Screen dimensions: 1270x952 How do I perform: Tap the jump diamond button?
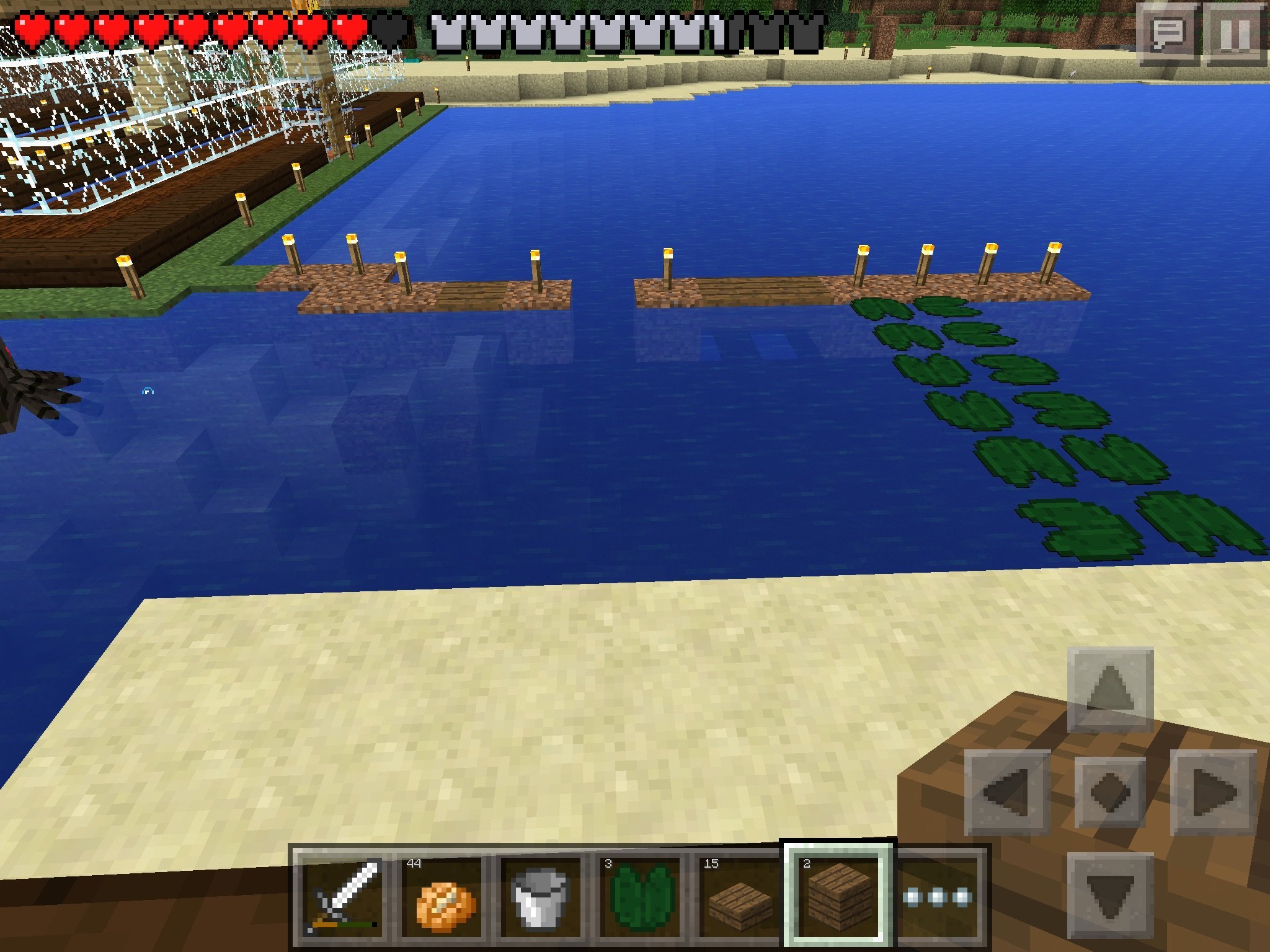[x=1110, y=792]
